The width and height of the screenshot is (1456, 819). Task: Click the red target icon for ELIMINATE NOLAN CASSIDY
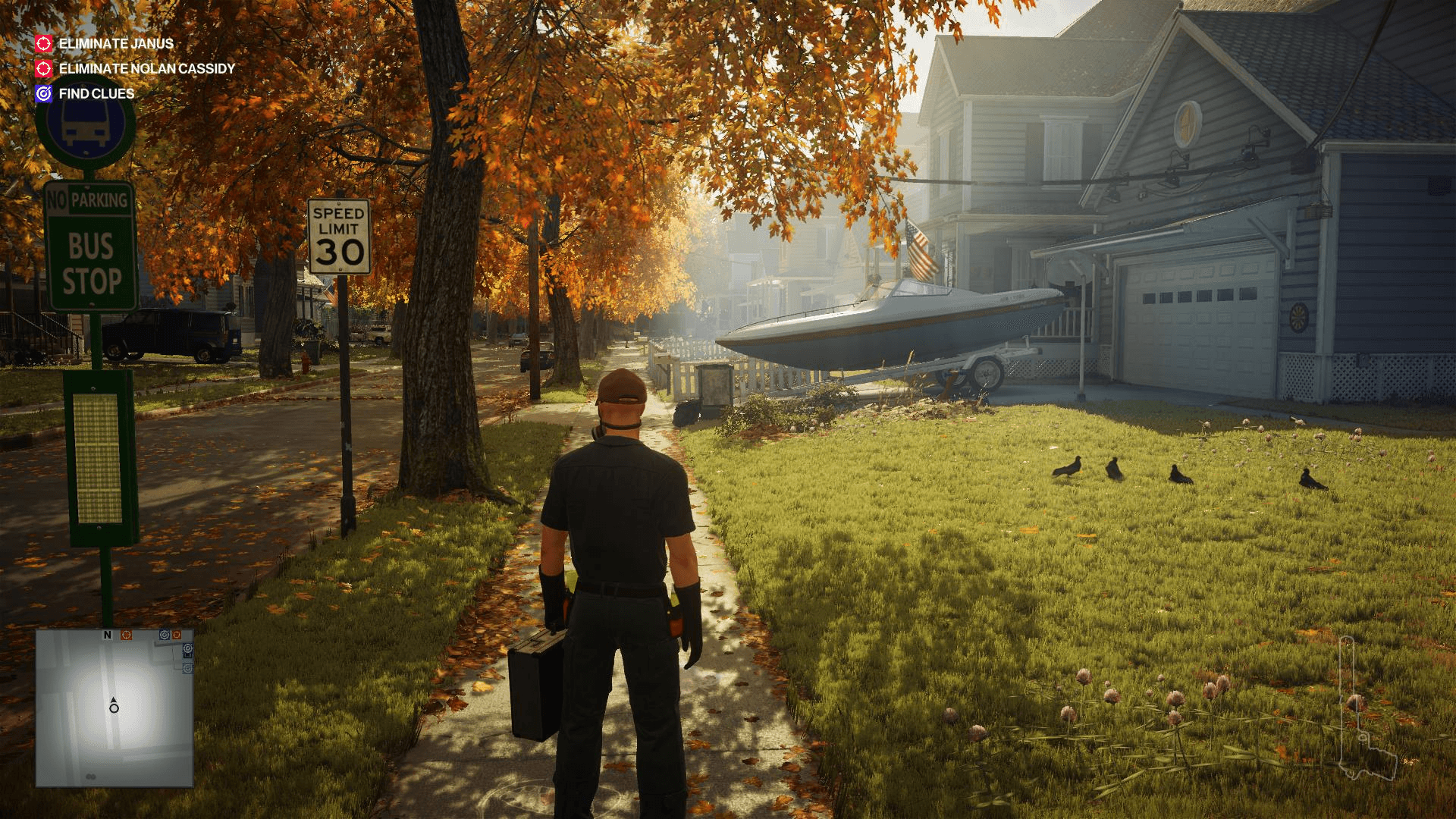pyautogui.click(x=42, y=69)
